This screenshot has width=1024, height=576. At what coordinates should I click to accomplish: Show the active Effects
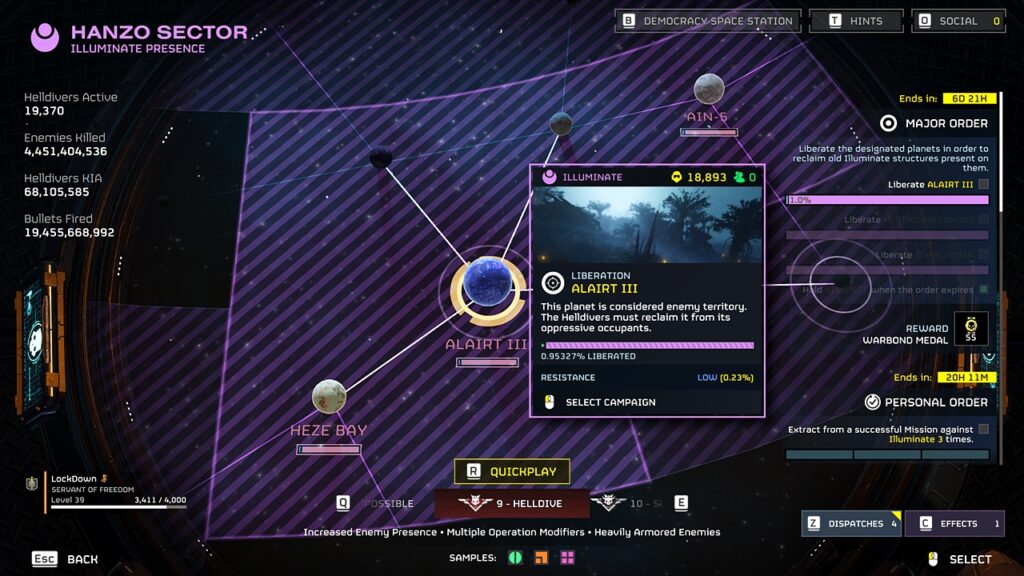(955, 523)
